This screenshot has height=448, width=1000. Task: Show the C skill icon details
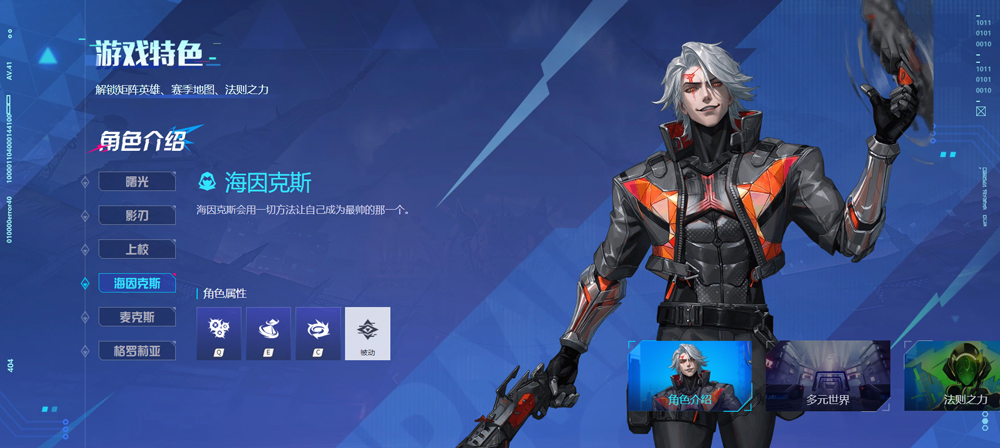click(x=318, y=333)
